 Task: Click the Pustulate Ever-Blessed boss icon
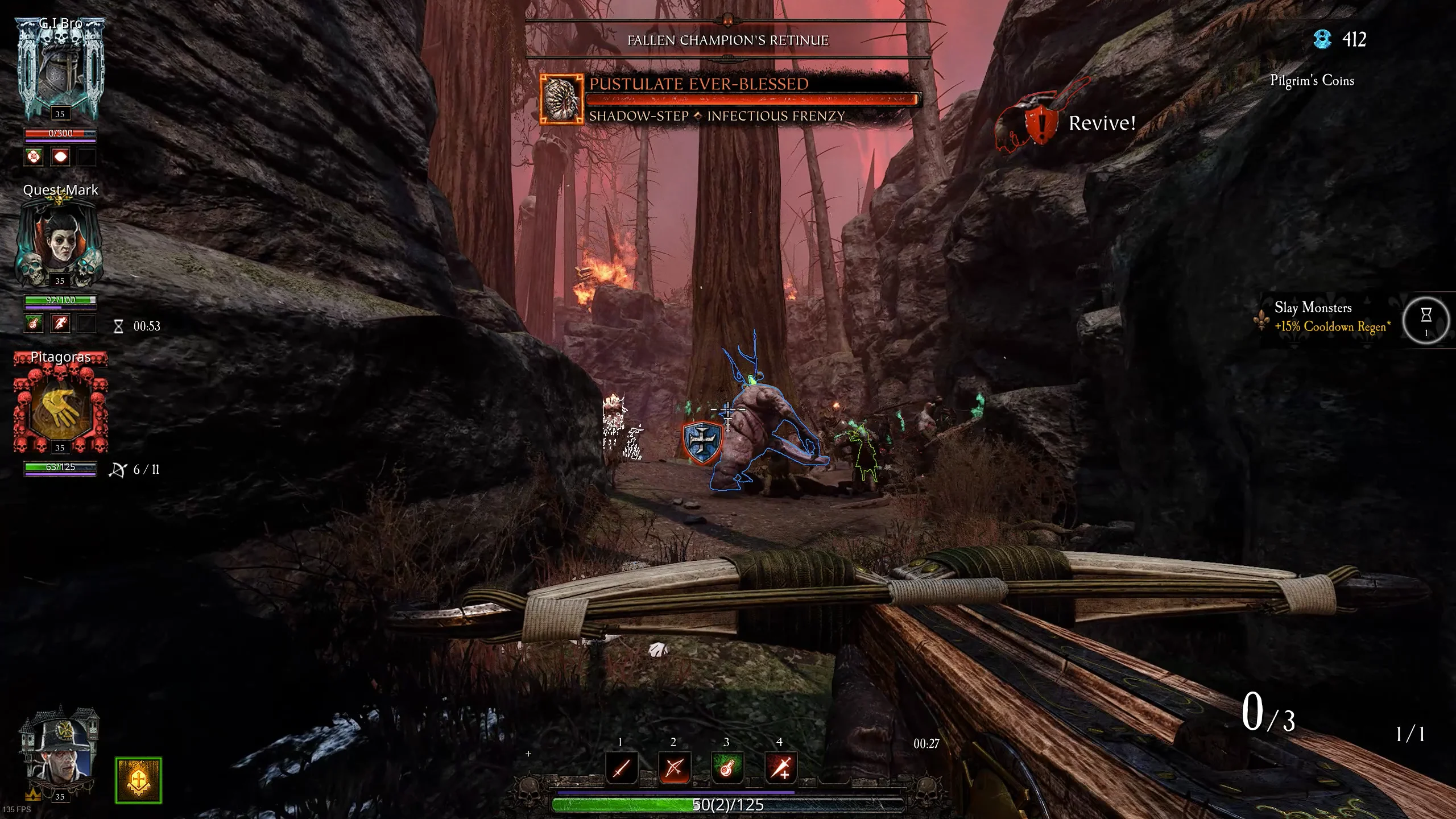561,99
